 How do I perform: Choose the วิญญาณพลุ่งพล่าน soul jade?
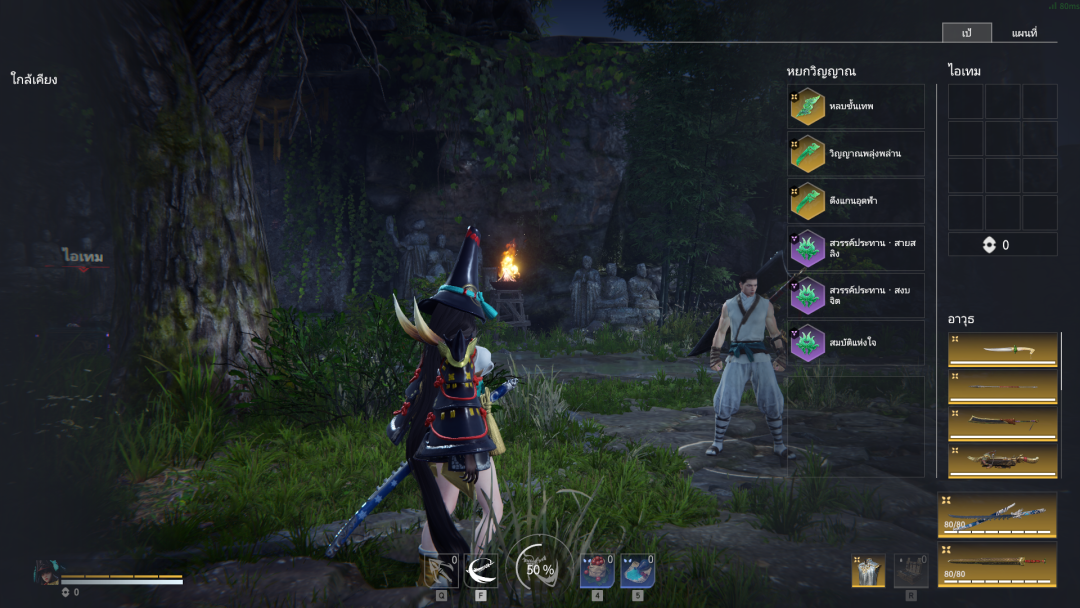pos(856,153)
